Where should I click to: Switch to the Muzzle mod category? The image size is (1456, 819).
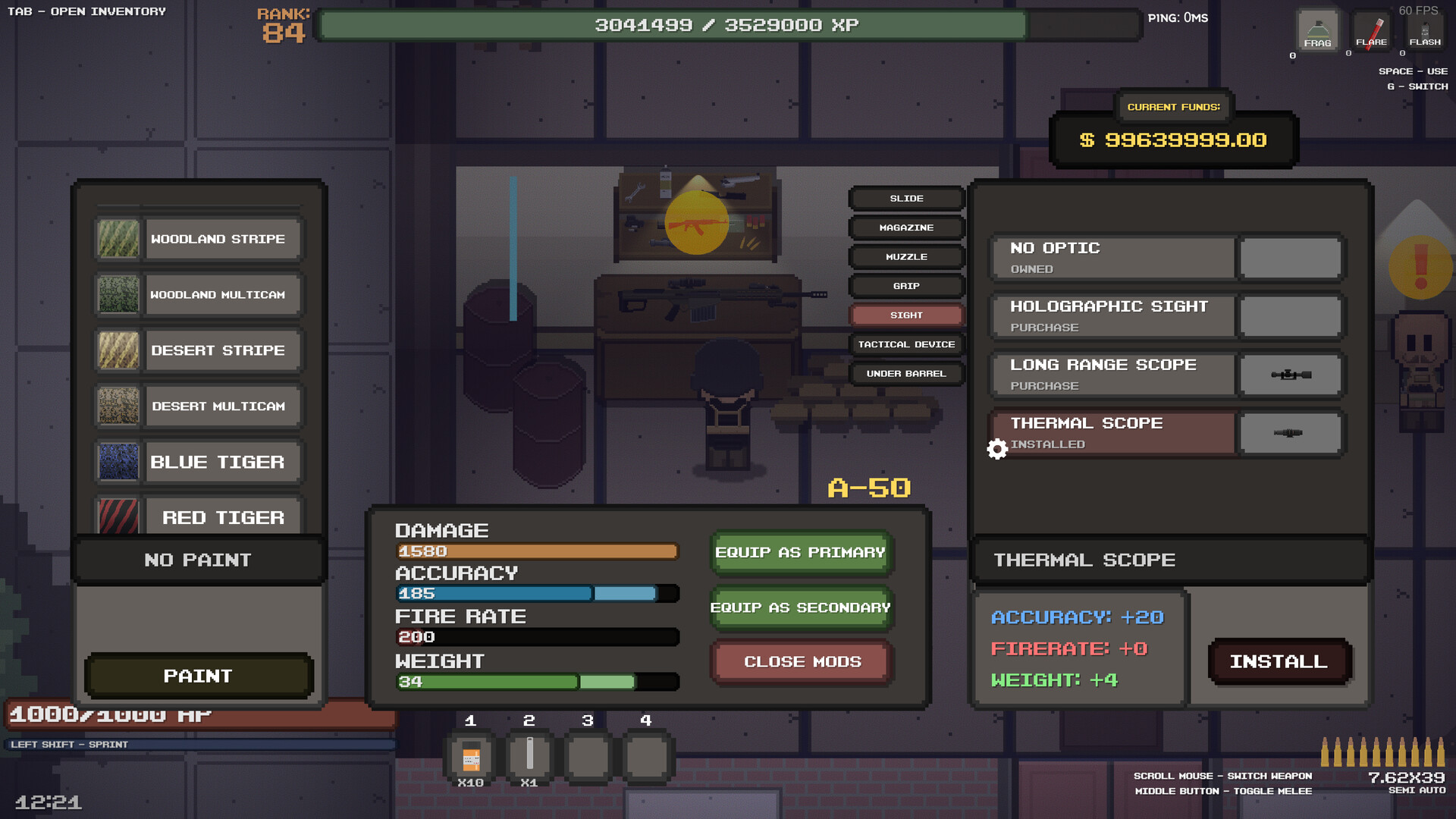pos(907,257)
